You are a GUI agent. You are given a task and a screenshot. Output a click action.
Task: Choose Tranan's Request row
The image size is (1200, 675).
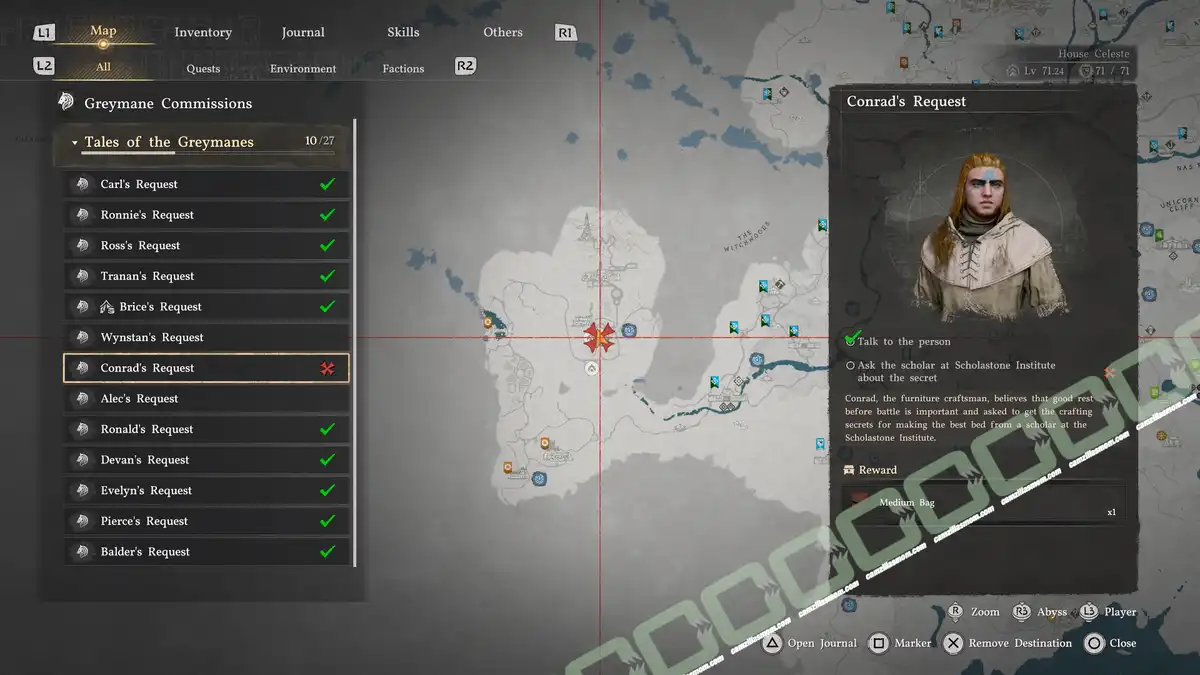point(206,276)
